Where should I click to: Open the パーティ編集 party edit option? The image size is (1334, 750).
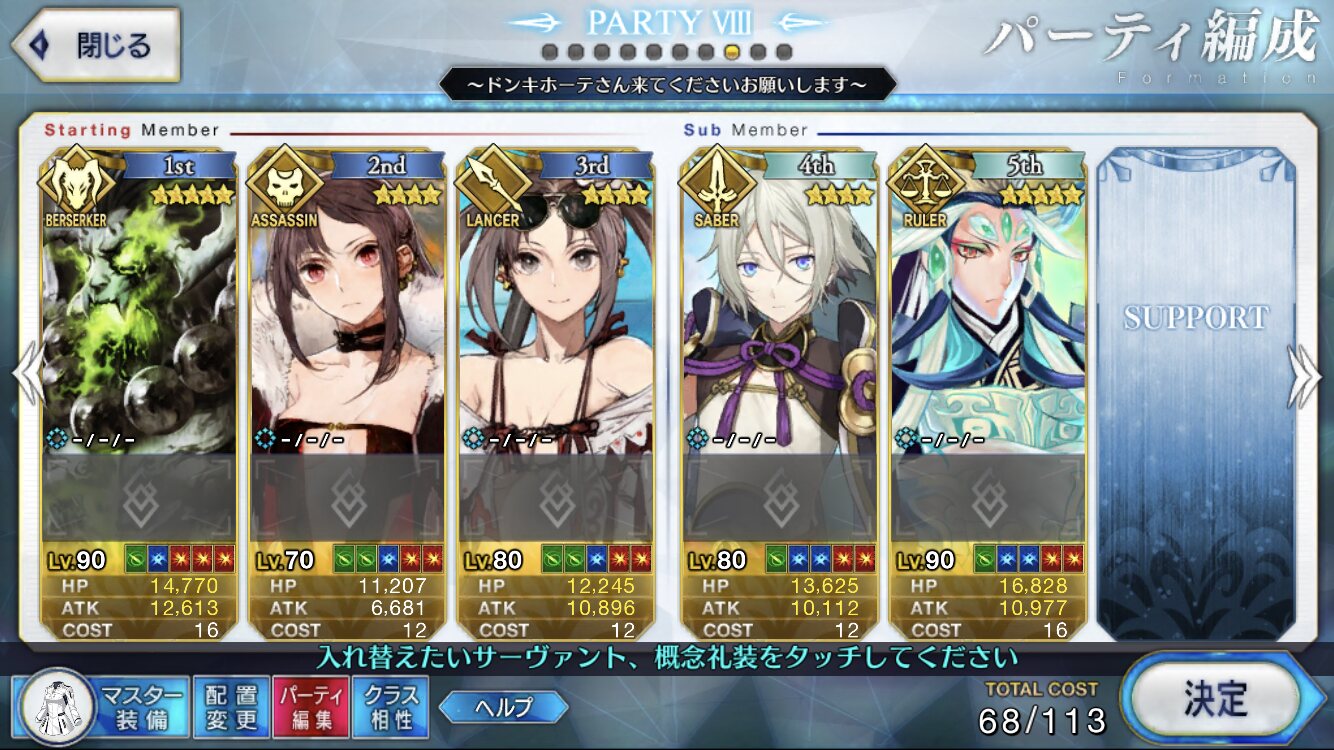click(310, 707)
